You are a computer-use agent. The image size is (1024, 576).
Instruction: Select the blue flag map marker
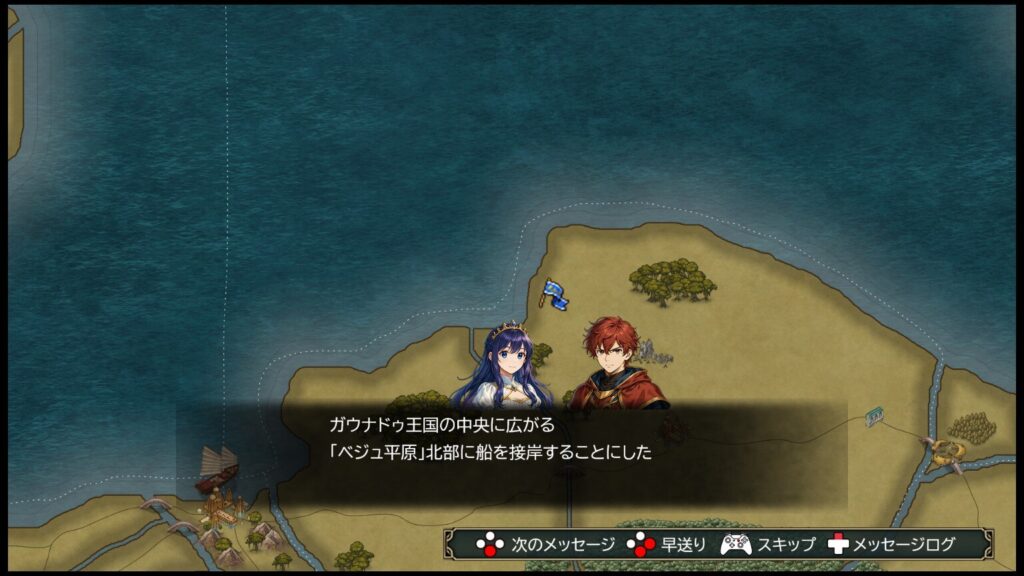(x=554, y=293)
